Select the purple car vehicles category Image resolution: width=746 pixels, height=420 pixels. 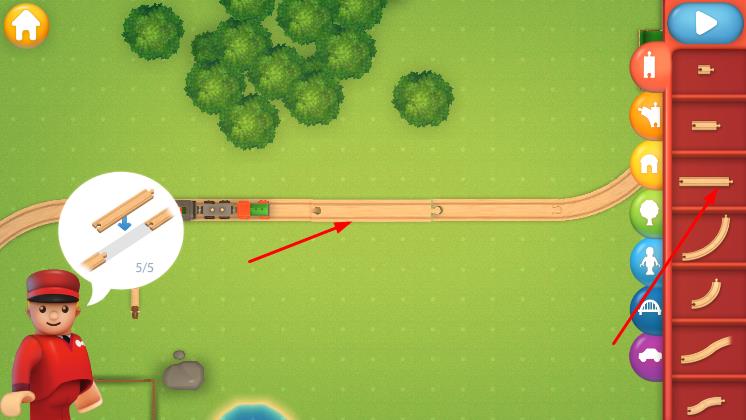coord(648,356)
